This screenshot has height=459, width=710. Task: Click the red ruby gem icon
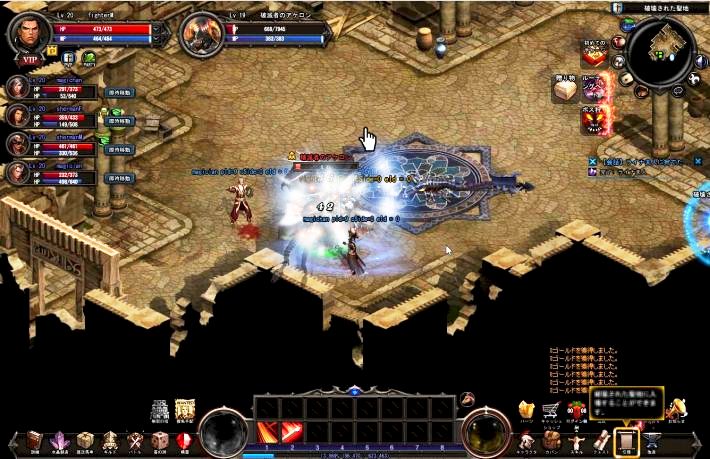[184, 441]
